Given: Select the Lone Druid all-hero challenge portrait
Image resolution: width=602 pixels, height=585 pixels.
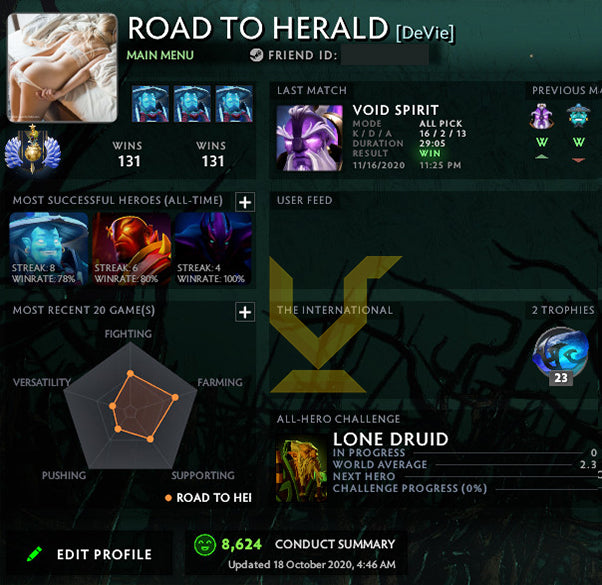Looking at the screenshot, I should (299, 470).
